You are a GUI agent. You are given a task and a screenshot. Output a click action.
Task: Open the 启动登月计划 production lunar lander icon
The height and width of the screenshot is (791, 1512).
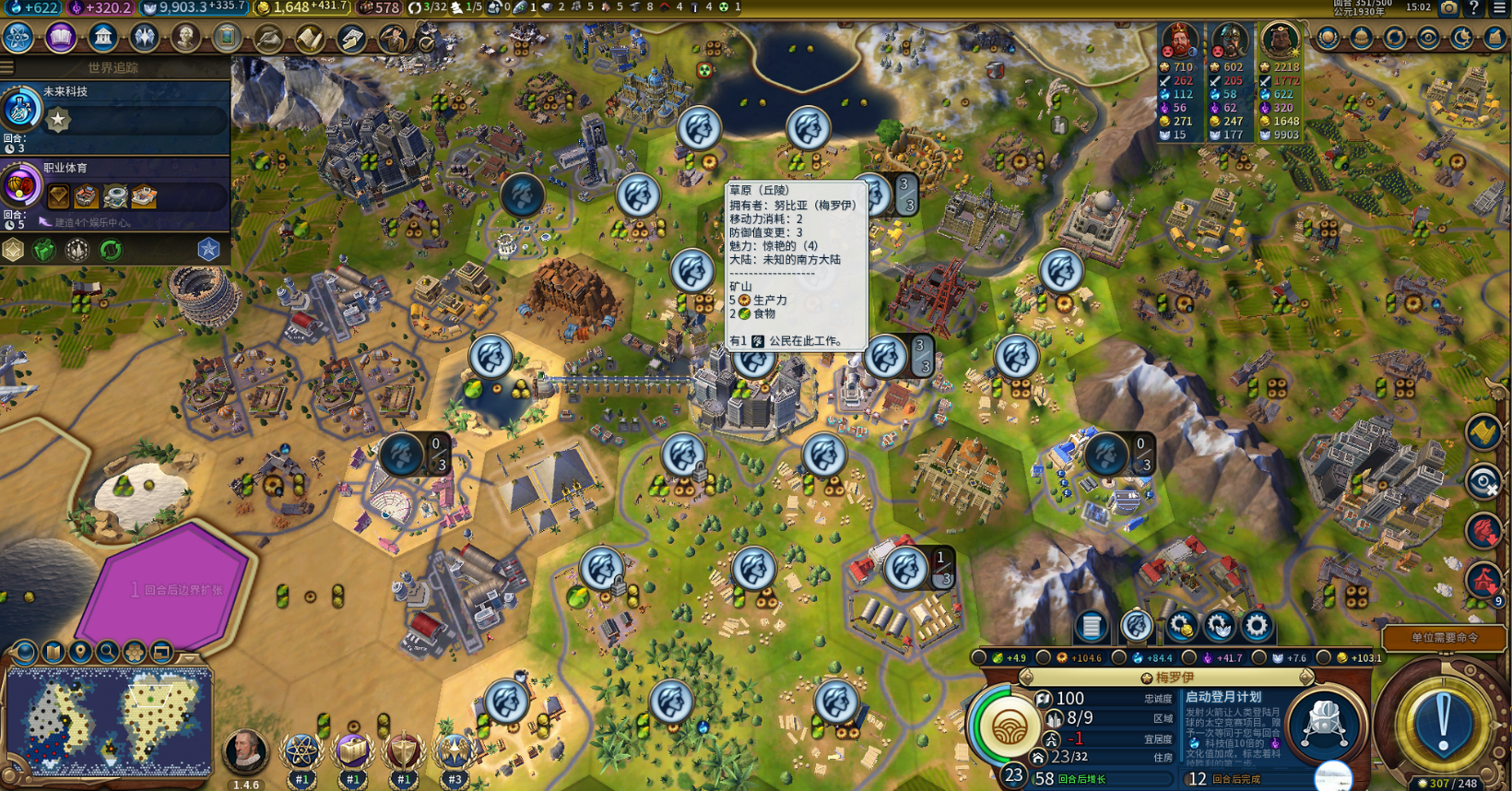pos(1324,725)
